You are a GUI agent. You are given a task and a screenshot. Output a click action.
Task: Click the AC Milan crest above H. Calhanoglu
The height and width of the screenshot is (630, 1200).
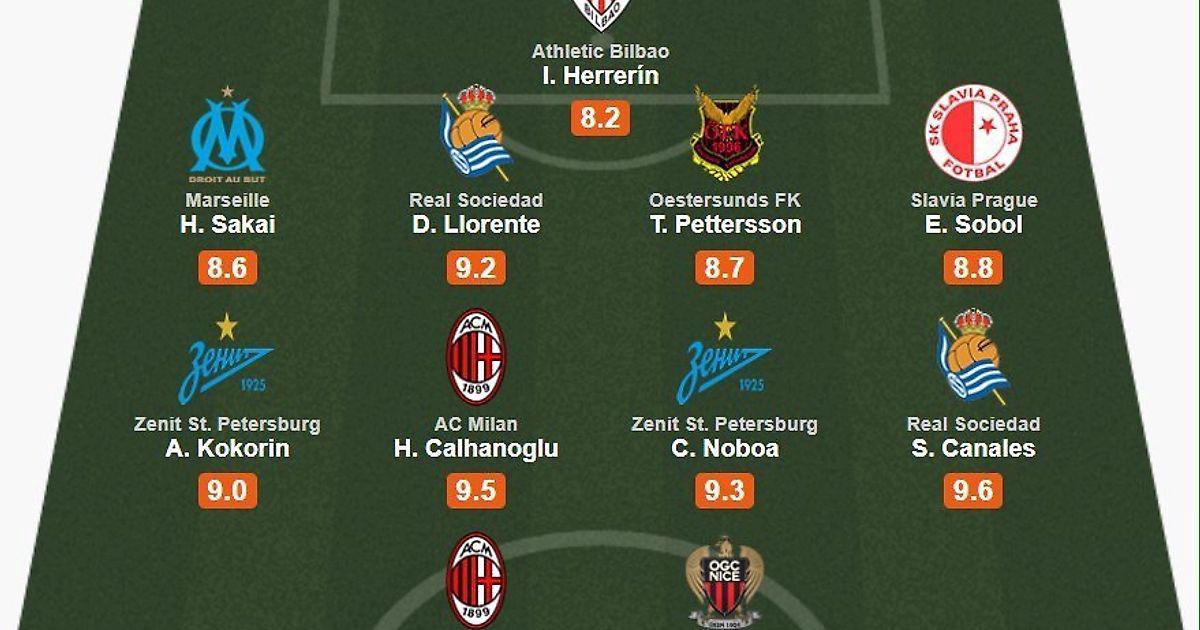pos(476,357)
